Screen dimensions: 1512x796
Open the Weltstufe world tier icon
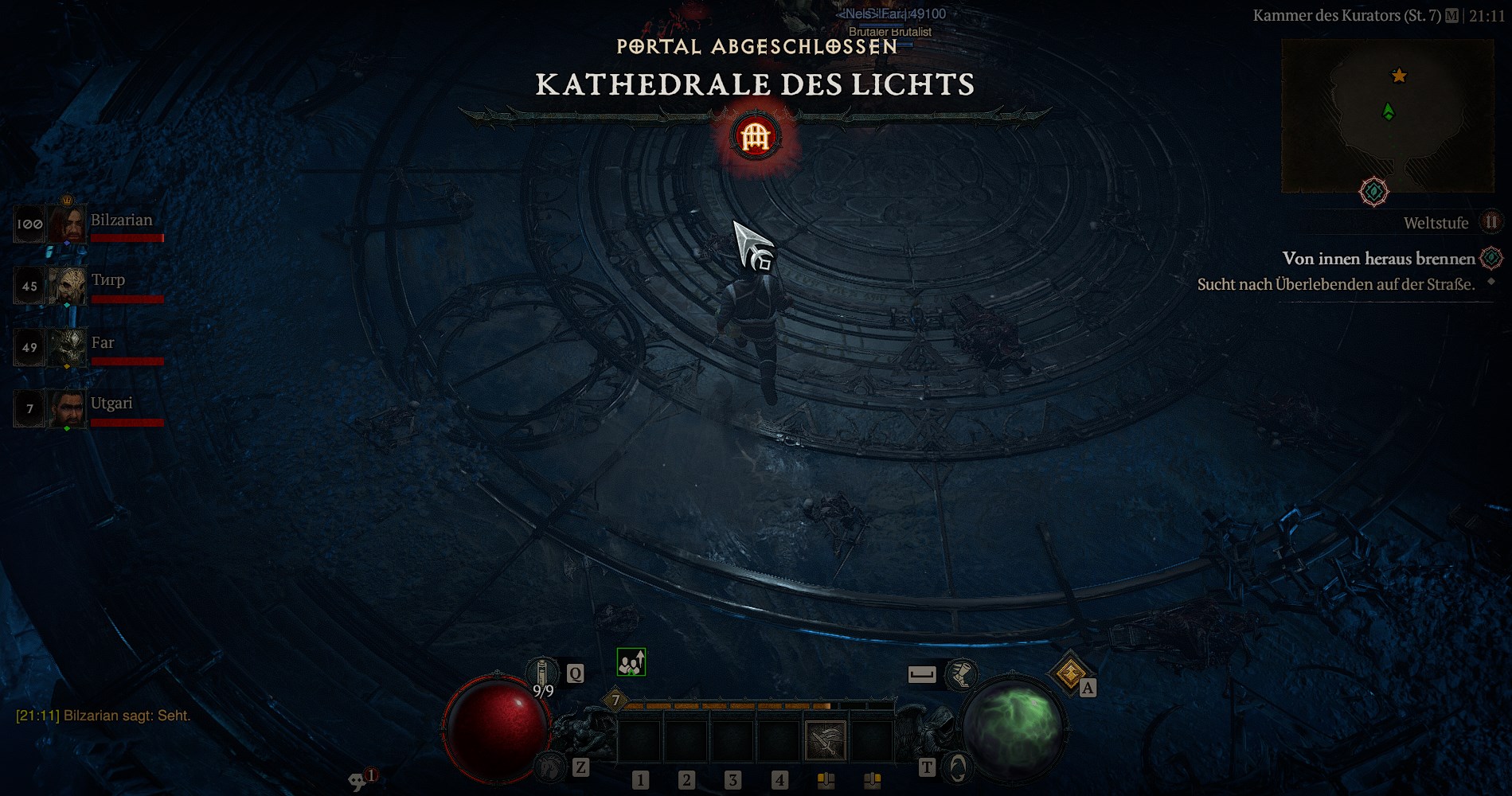pos(1491,222)
